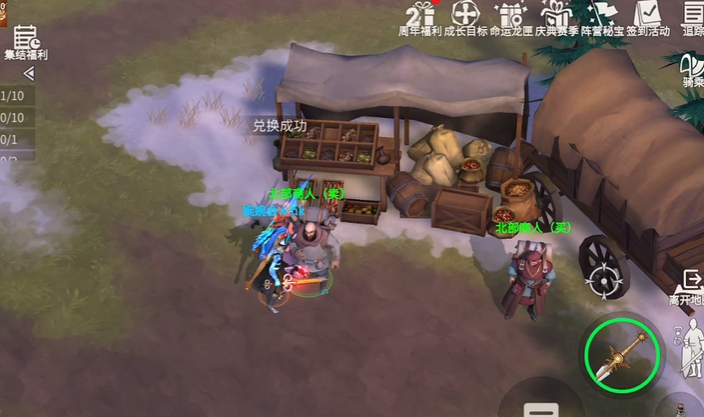Screen dimensions: 704x417
Task: Open the 成长目标 growth goals icon
Action: 466,16
